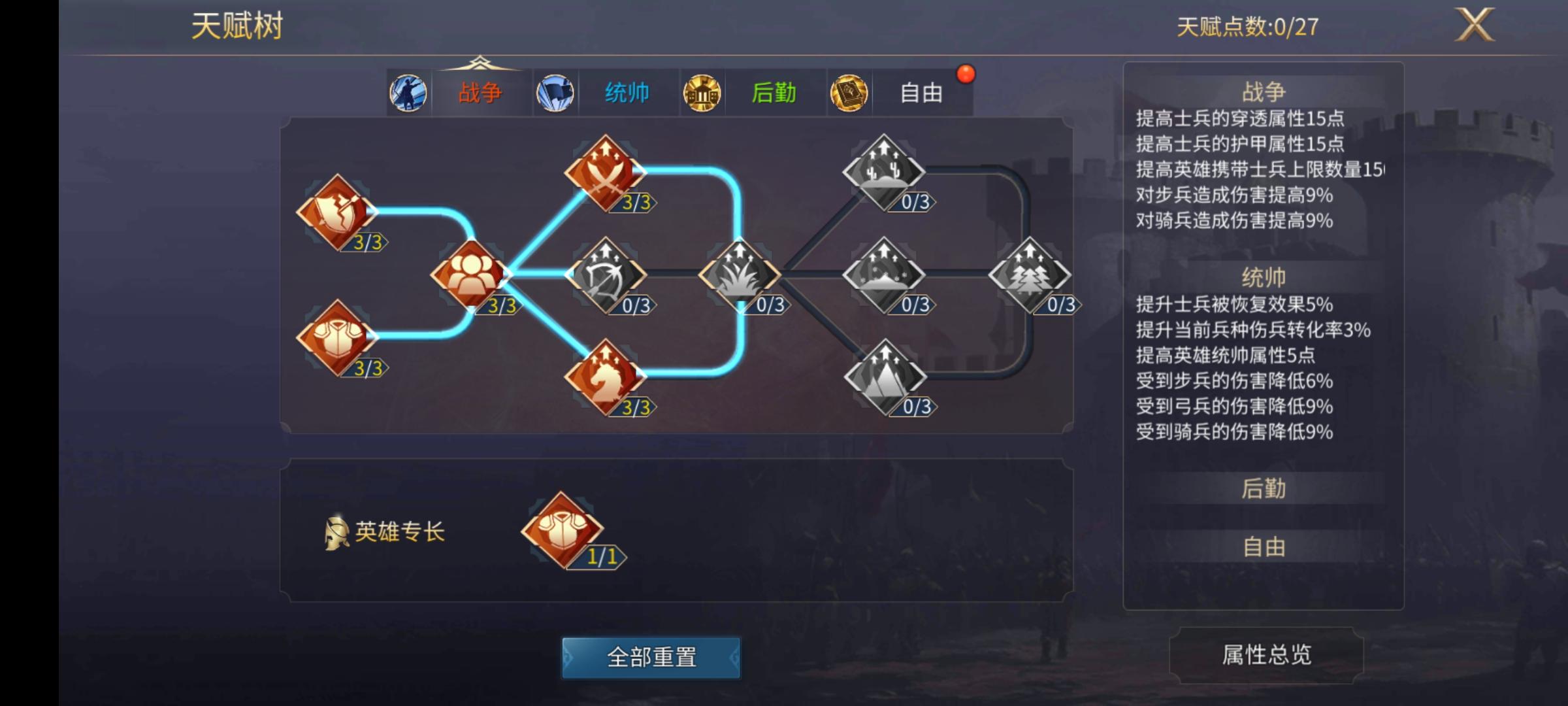
Task: Switch to the 自由 tab with notification dot
Action: coord(921,93)
